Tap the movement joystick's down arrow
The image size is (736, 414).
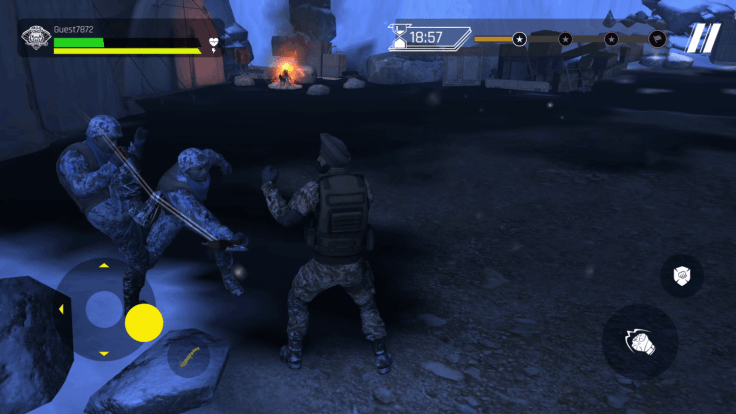point(103,352)
